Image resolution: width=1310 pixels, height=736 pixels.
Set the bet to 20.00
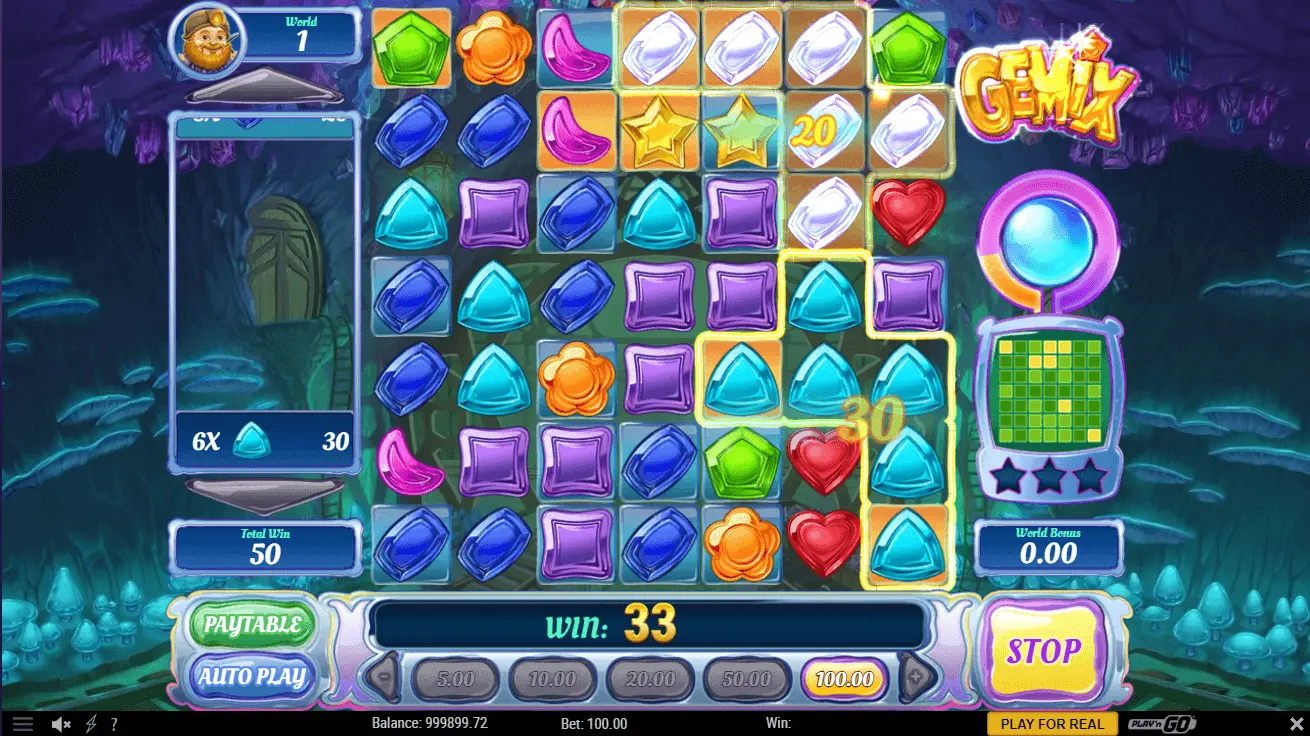[650, 680]
